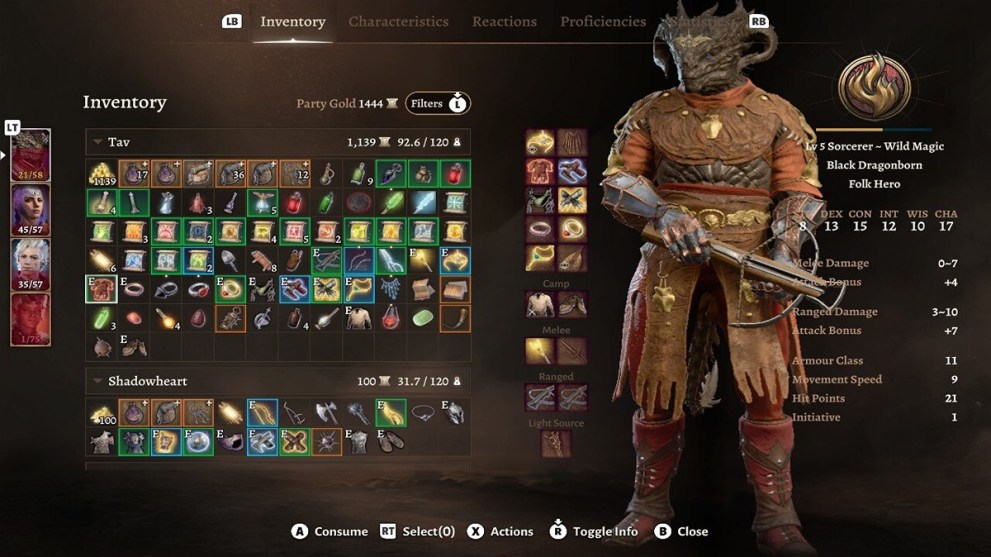
Task: Switch to the Characteristics tab
Action: tap(398, 21)
